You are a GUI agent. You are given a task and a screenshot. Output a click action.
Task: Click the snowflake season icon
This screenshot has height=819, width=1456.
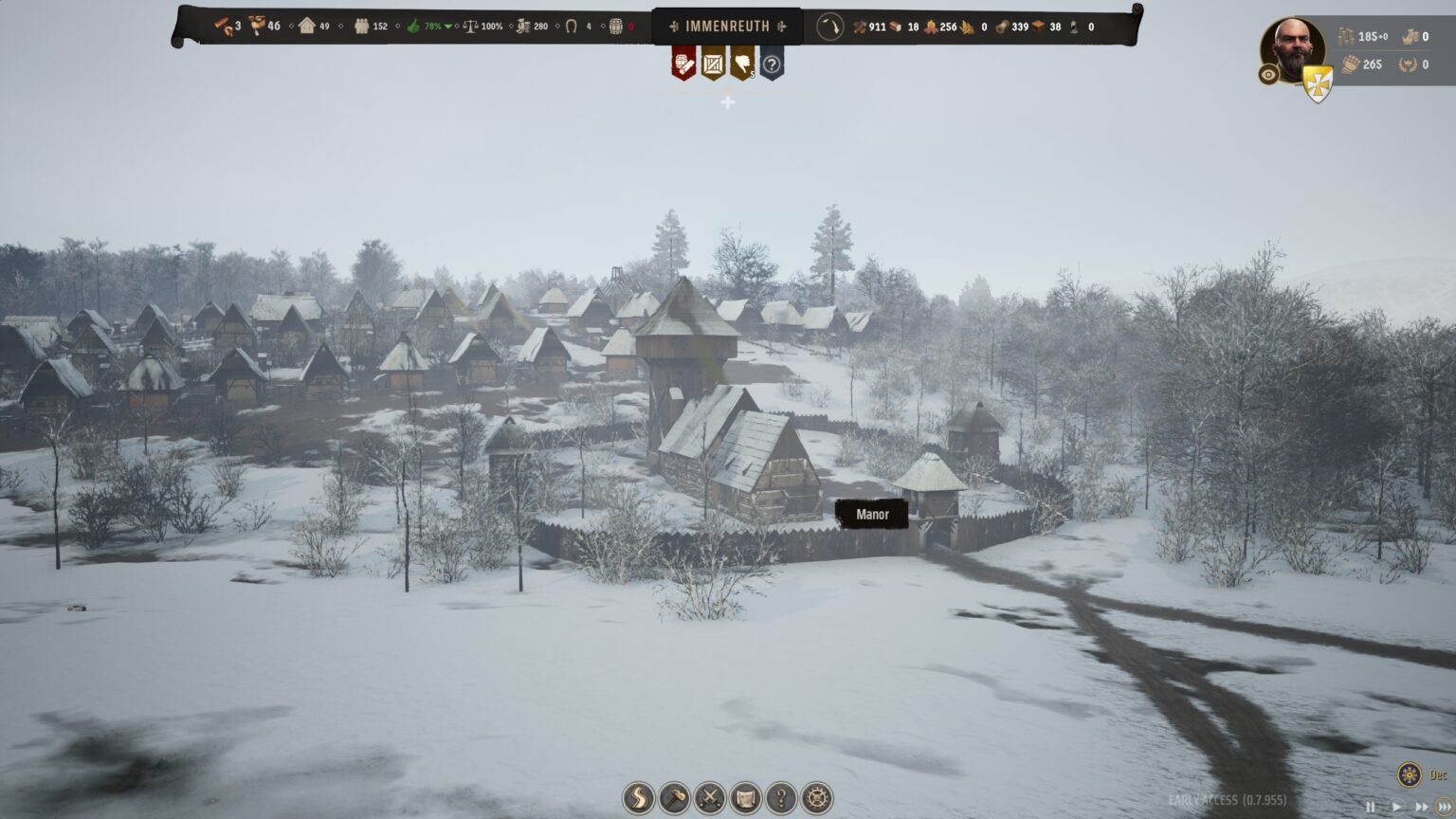pos(1410,774)
